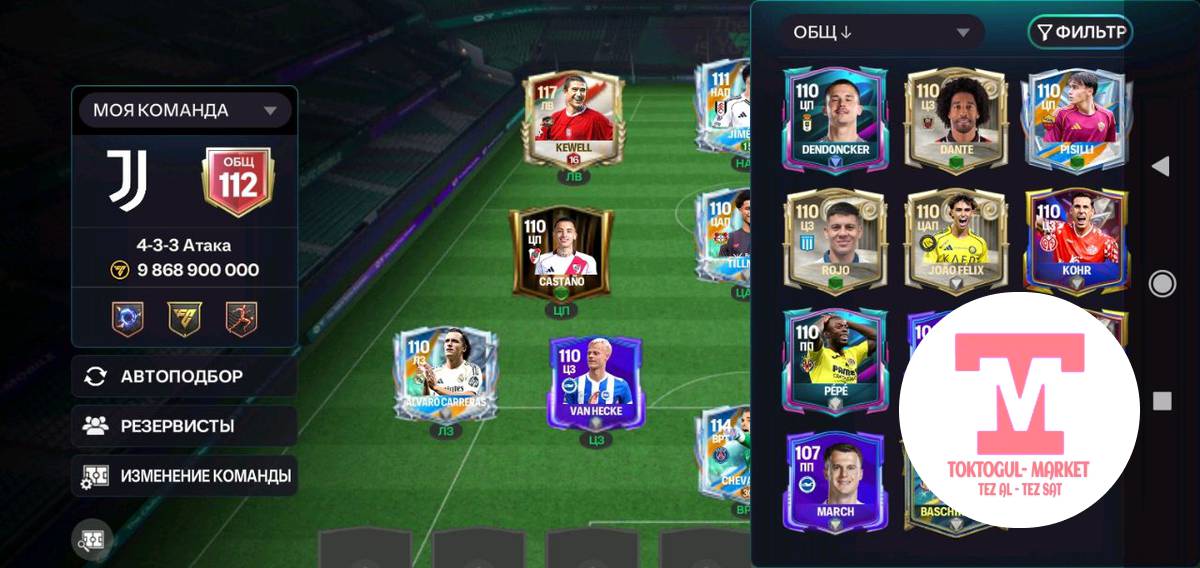Image resolution: width=1200 pixels, height=568 pixels.
Task: Expand the ОБЩ sort dropdown
Action: [x=881, y=33]
